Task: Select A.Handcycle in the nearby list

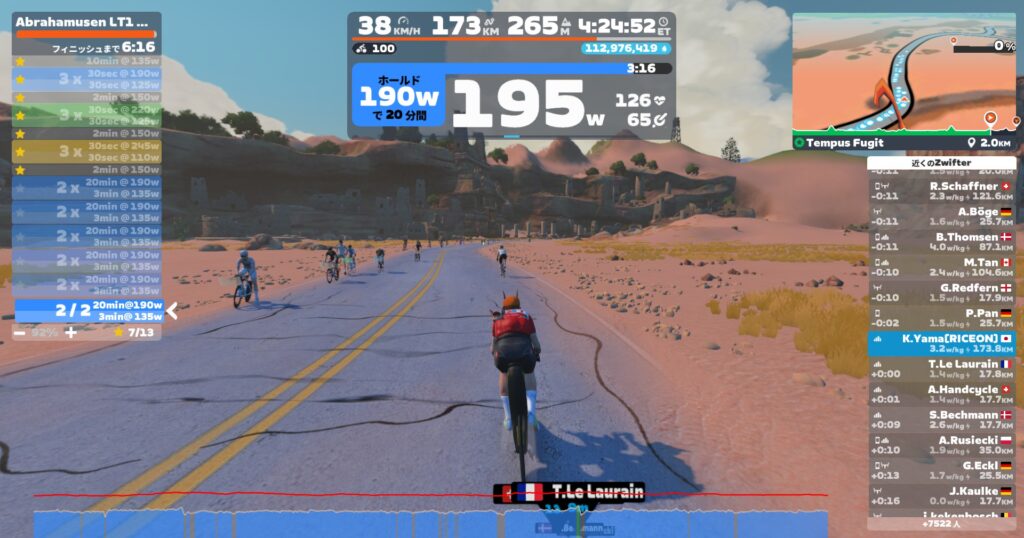Action: coord(941,395)
